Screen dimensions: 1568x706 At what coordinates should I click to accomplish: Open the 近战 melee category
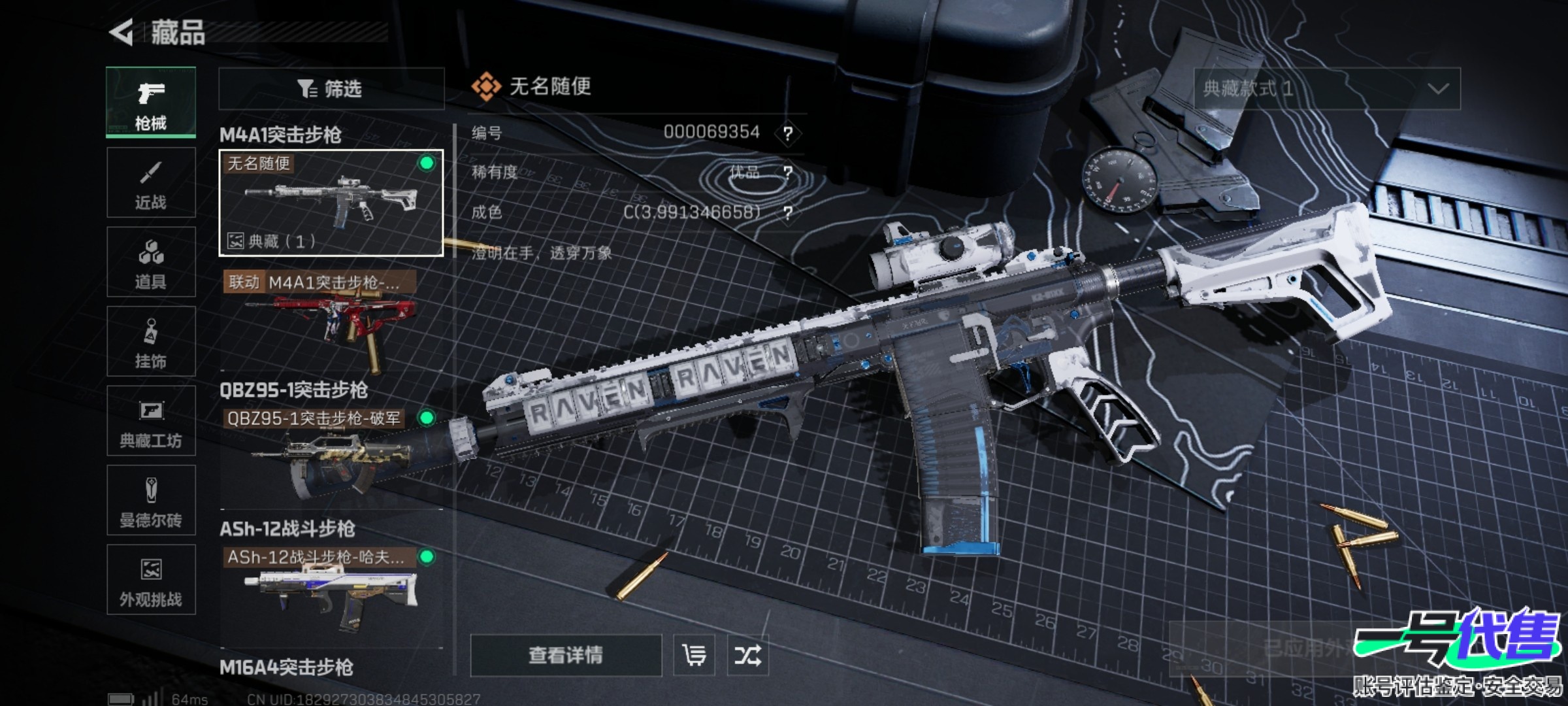(x=151, y=182)
